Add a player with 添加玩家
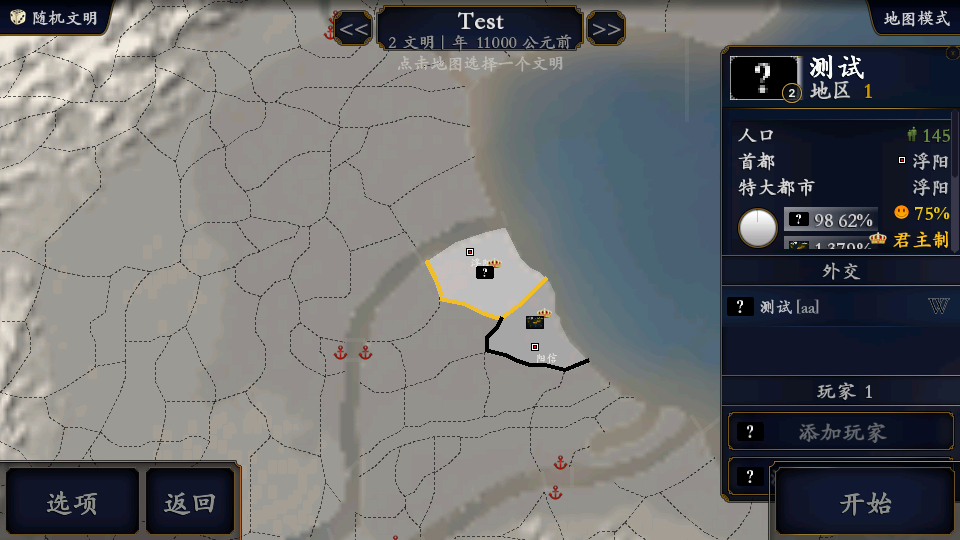Viewport: 960px width, 540px height. pyautogui.click(x=840, y=432)
